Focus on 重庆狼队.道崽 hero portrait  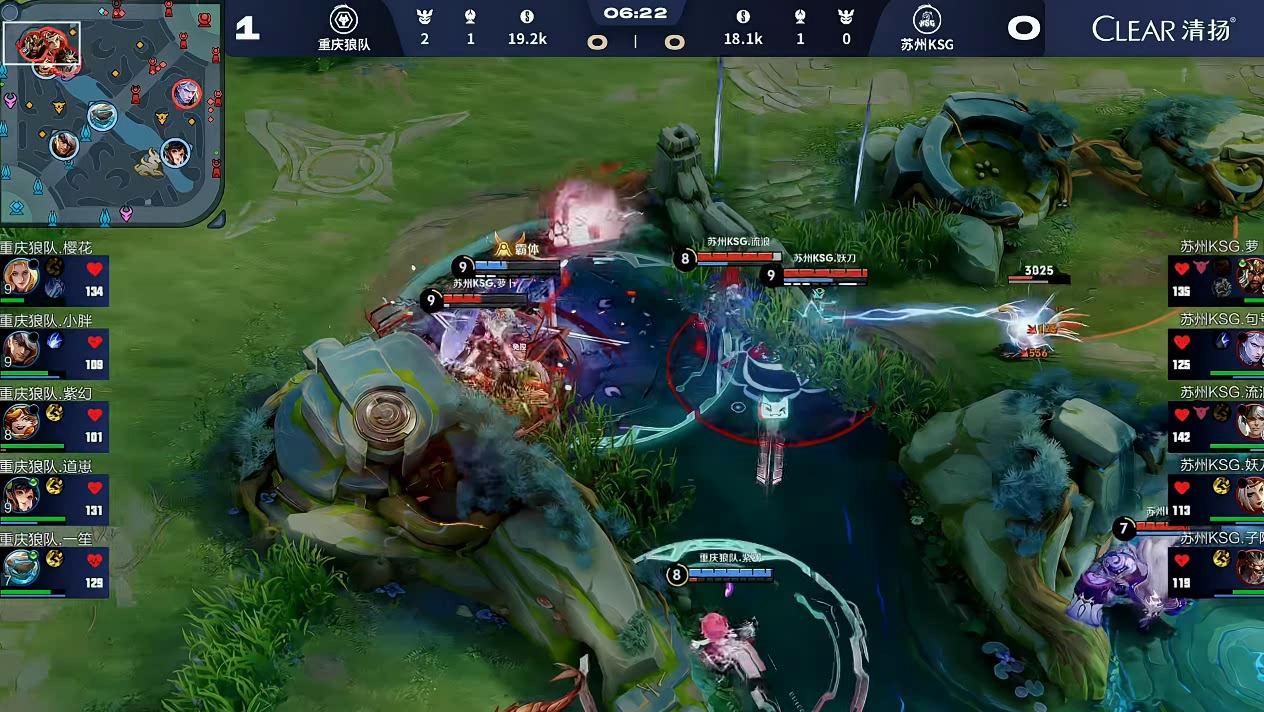20,494
